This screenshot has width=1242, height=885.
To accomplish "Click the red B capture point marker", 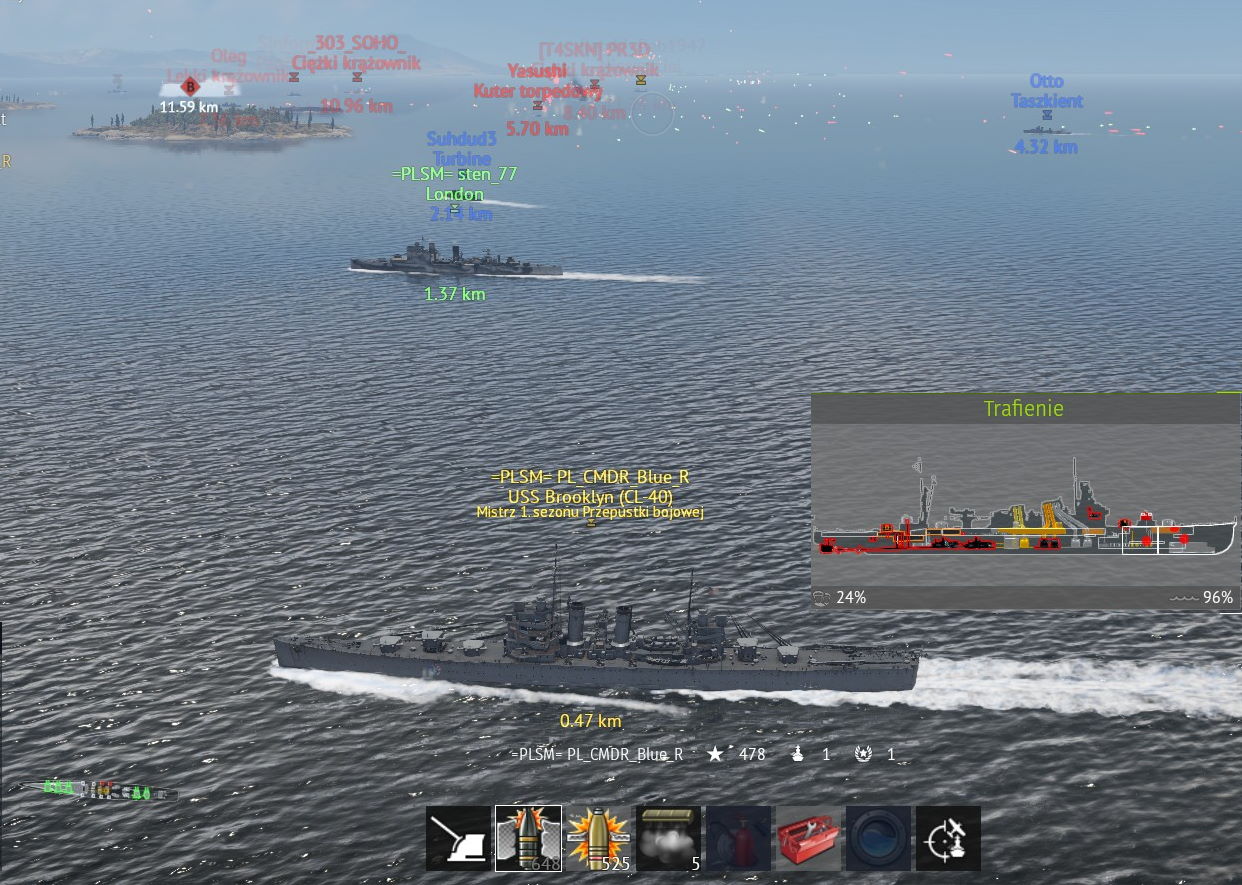I will pyautogui.click(x=190, y=87).
